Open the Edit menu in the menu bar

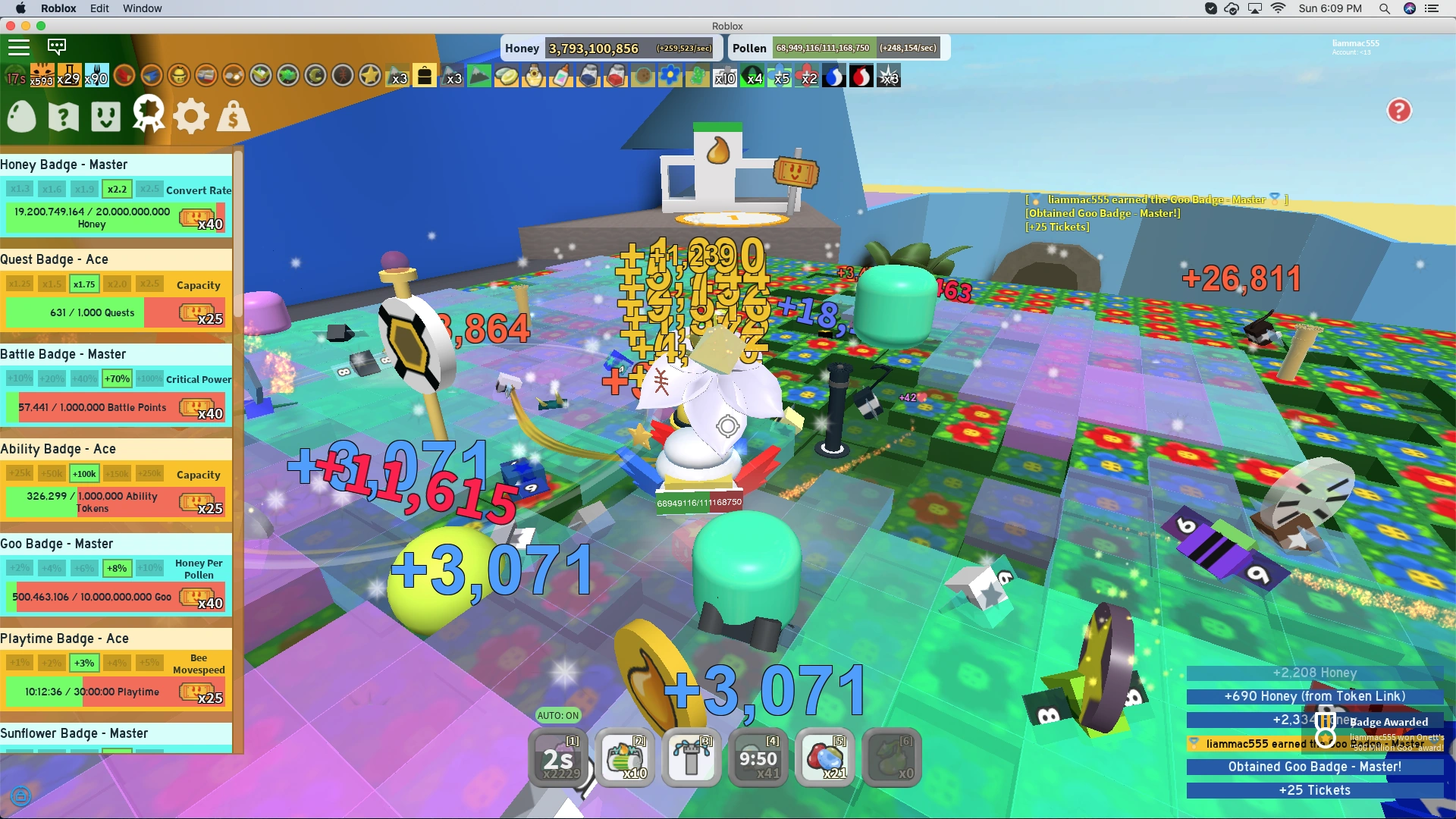pos(99,8)
